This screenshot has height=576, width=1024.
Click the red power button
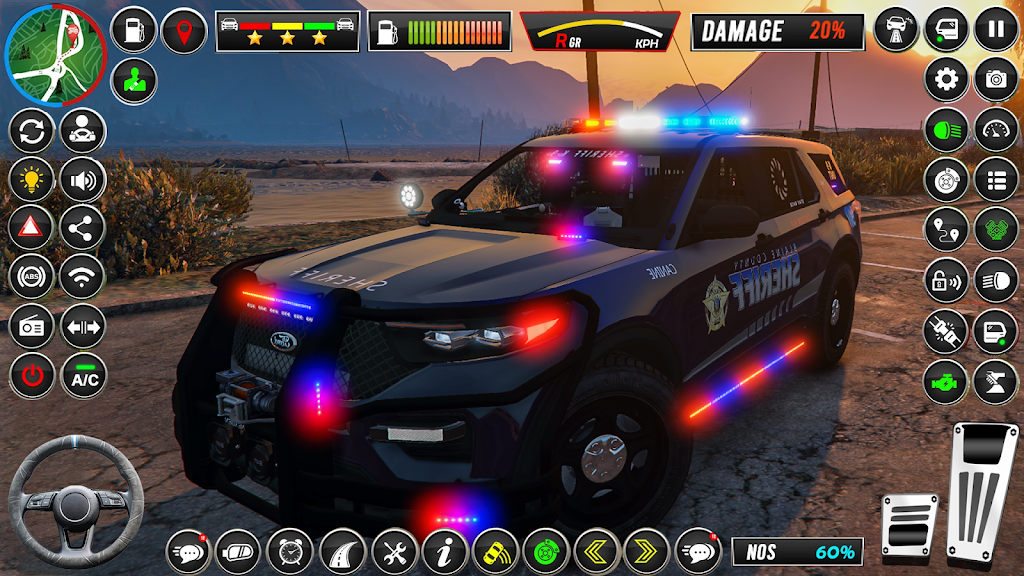[x=31, y=376]
